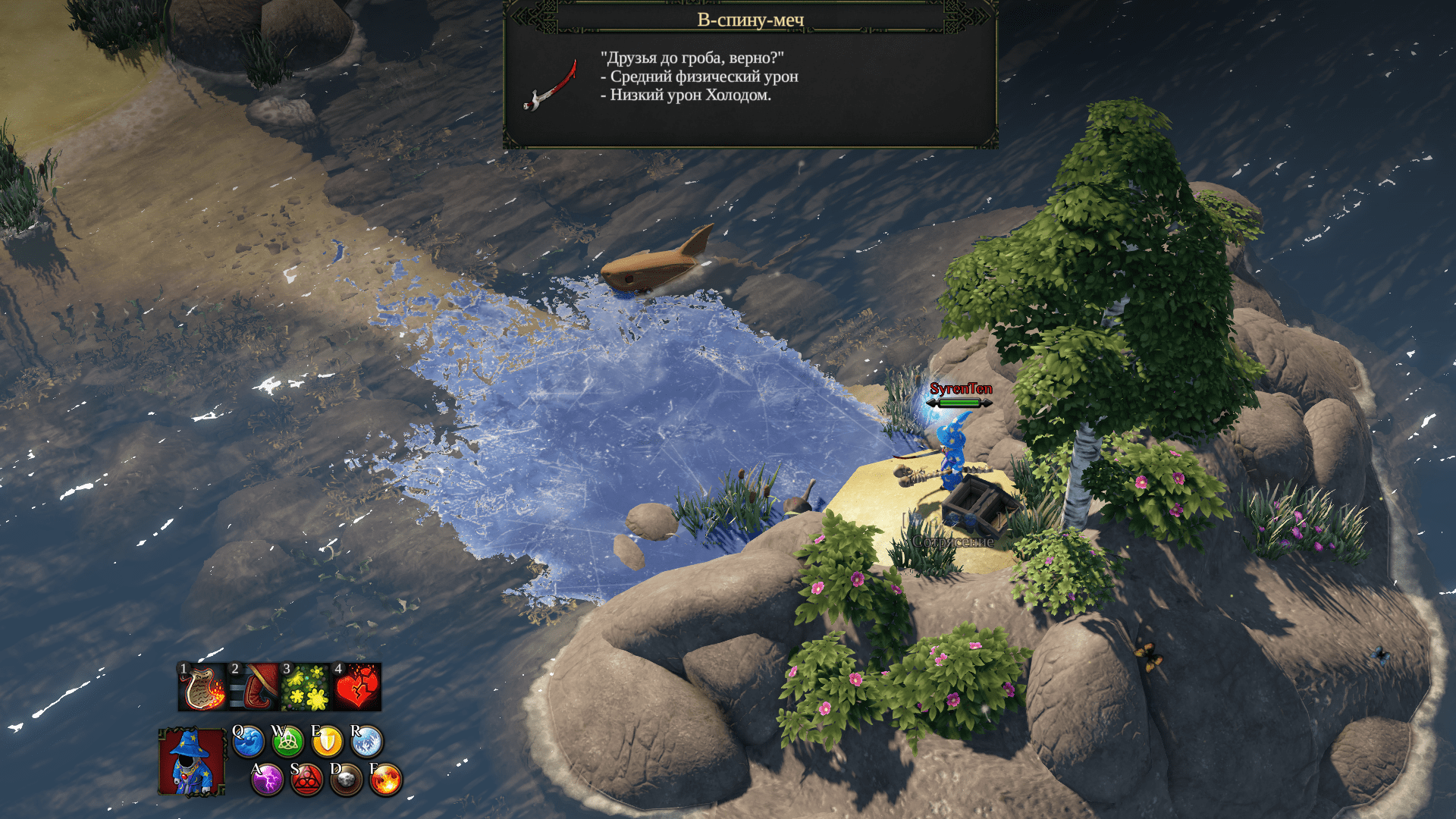Trigger the broken heart magick
This screenshot has width=1456, height=819.
(x=356, y=687)
